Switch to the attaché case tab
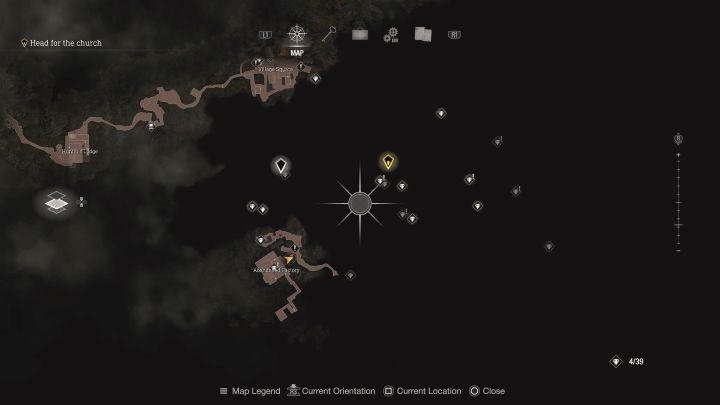The width and height of the screenshot is (720, 405). coord(359,34)
